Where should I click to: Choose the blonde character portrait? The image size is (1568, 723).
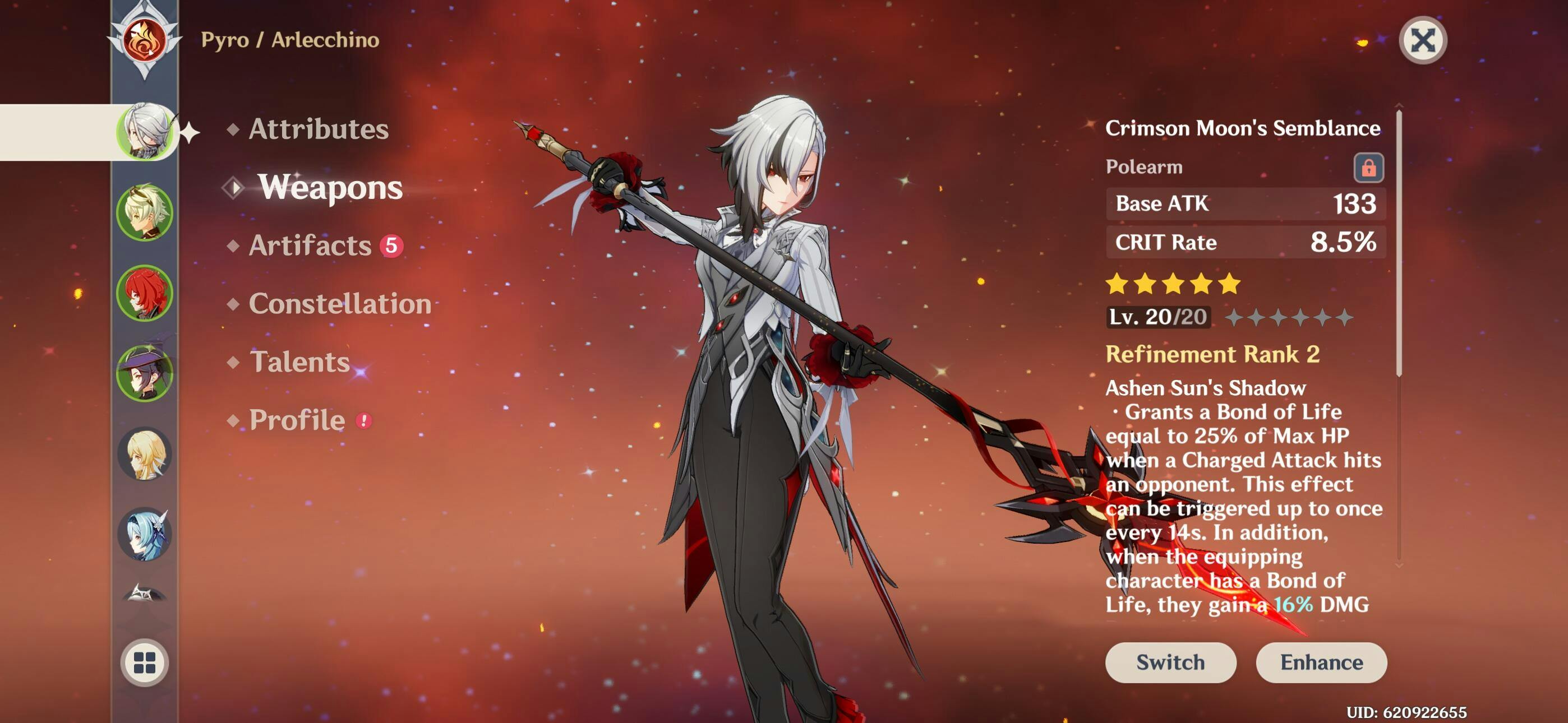[x=145, y=454]
